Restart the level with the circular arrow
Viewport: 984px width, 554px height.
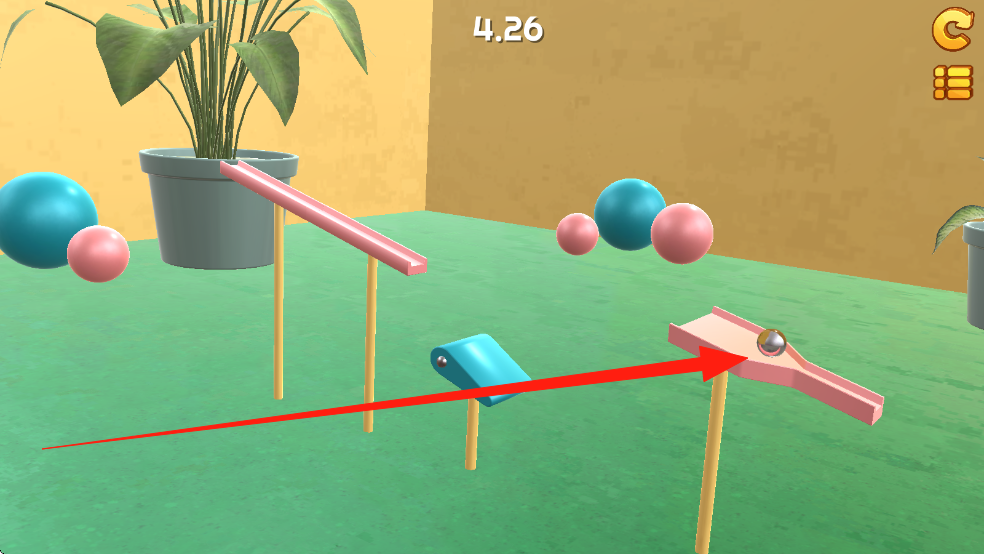point(951,30)
